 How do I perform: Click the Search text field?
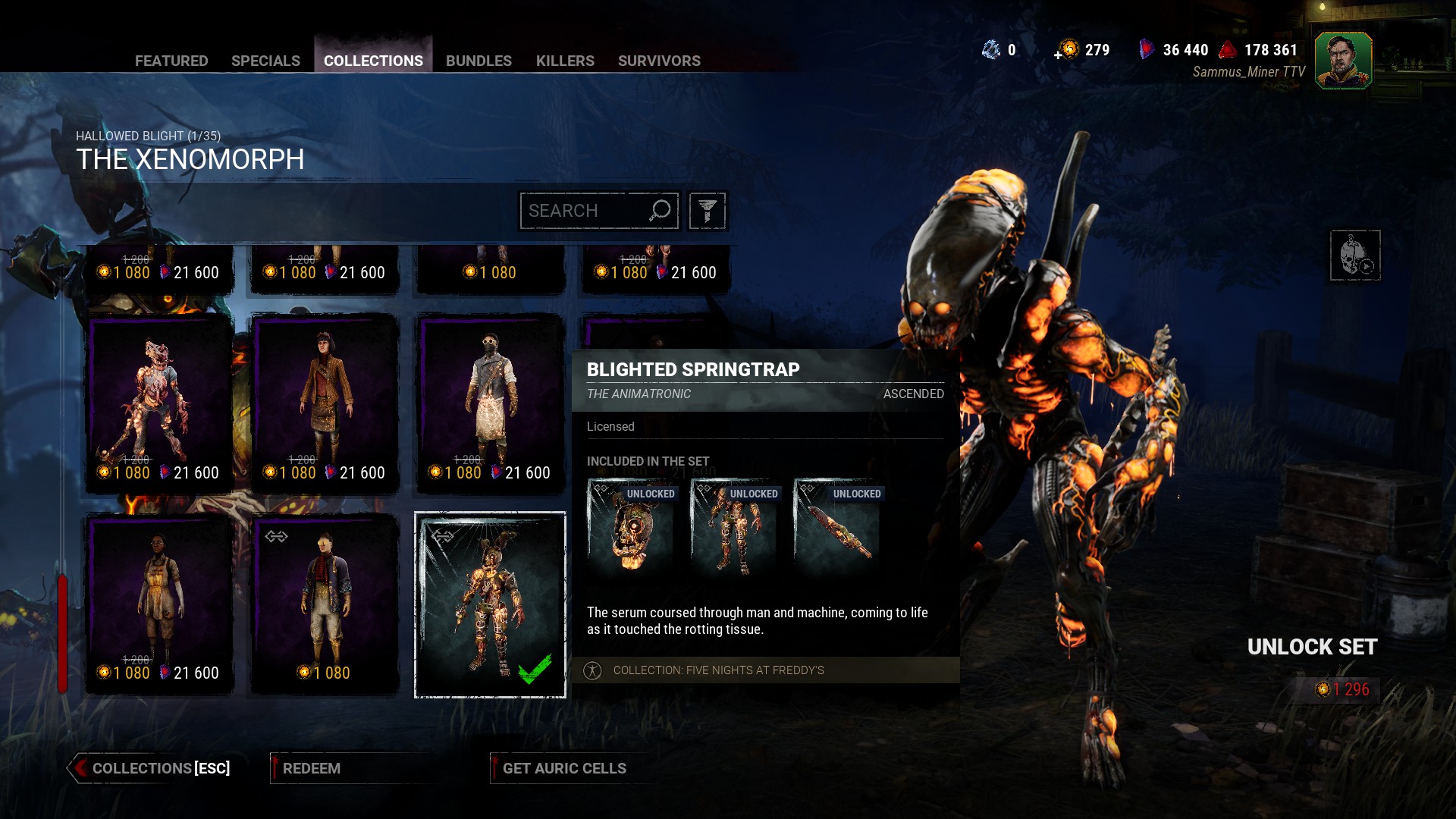[x=585, y=211]
